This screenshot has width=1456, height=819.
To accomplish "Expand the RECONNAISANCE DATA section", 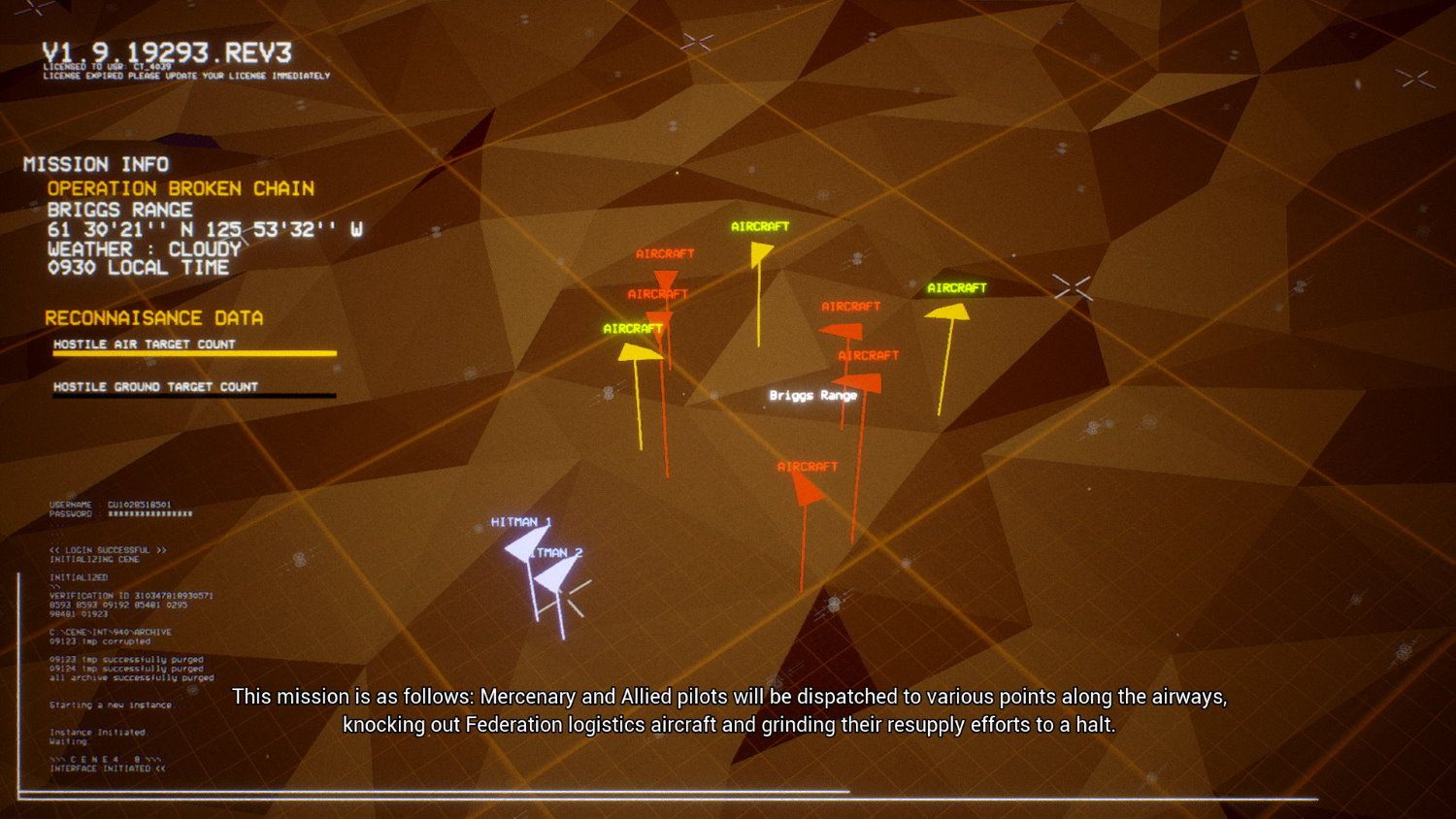I will coord(154,317).
